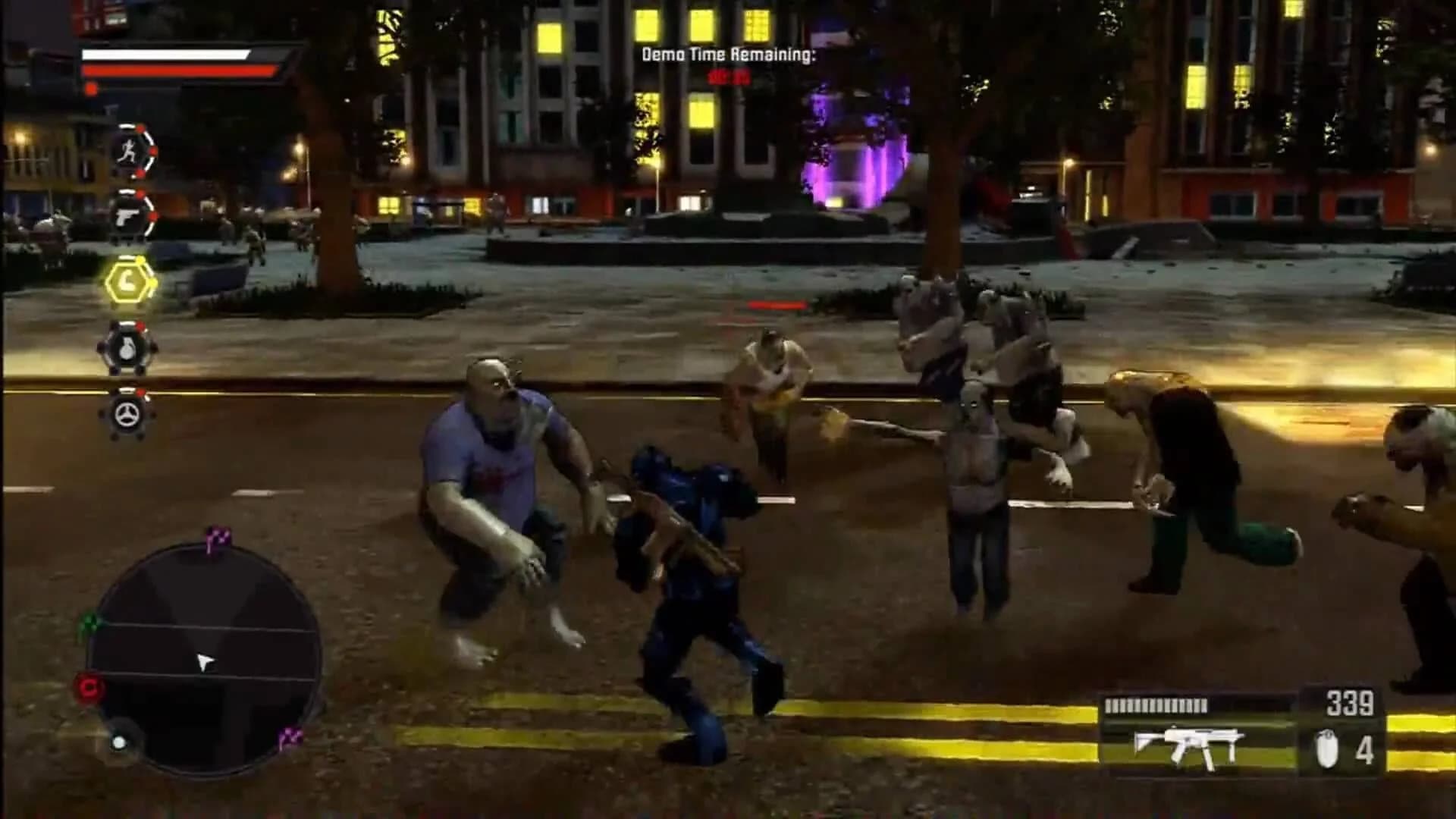
Task: Click the red health indicator square
Action: click(x=89, y=88)
